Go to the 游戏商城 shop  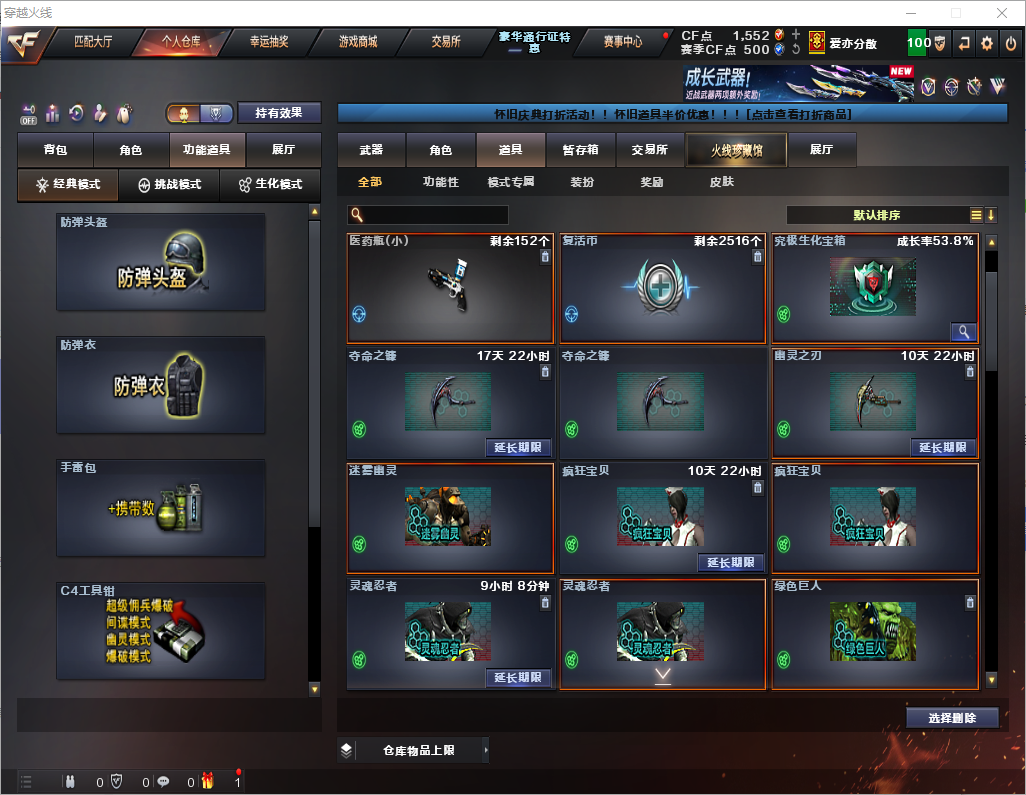(x=358, y=42)
